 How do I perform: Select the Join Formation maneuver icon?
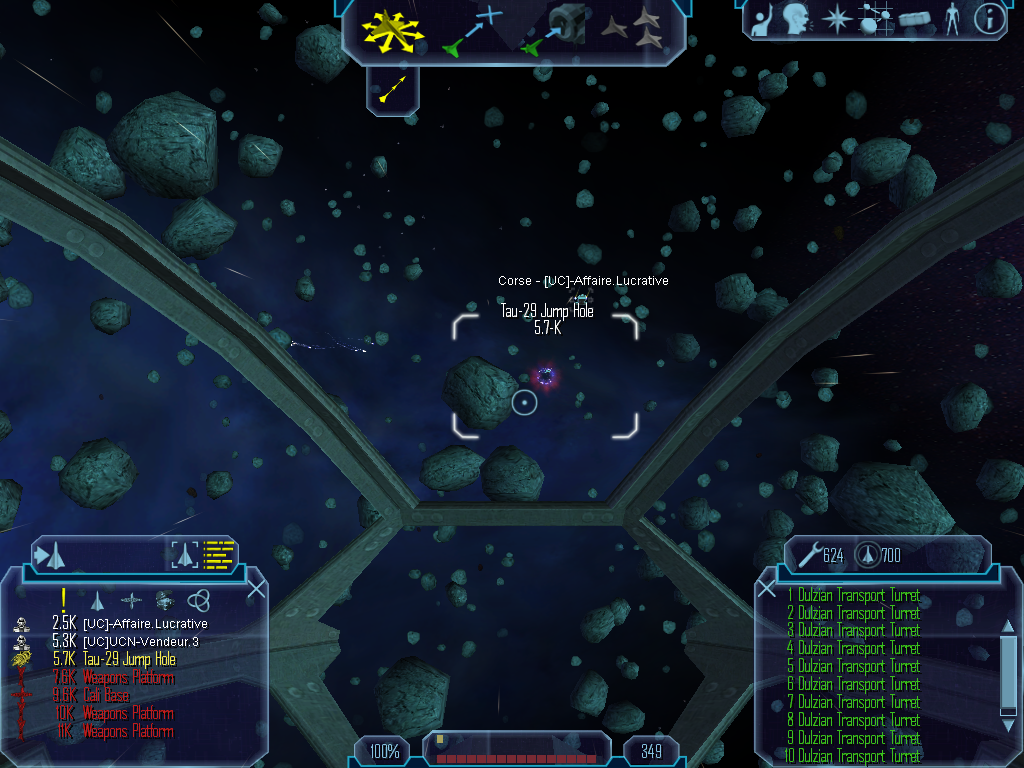pyautogui.click(x=633, y=30)
